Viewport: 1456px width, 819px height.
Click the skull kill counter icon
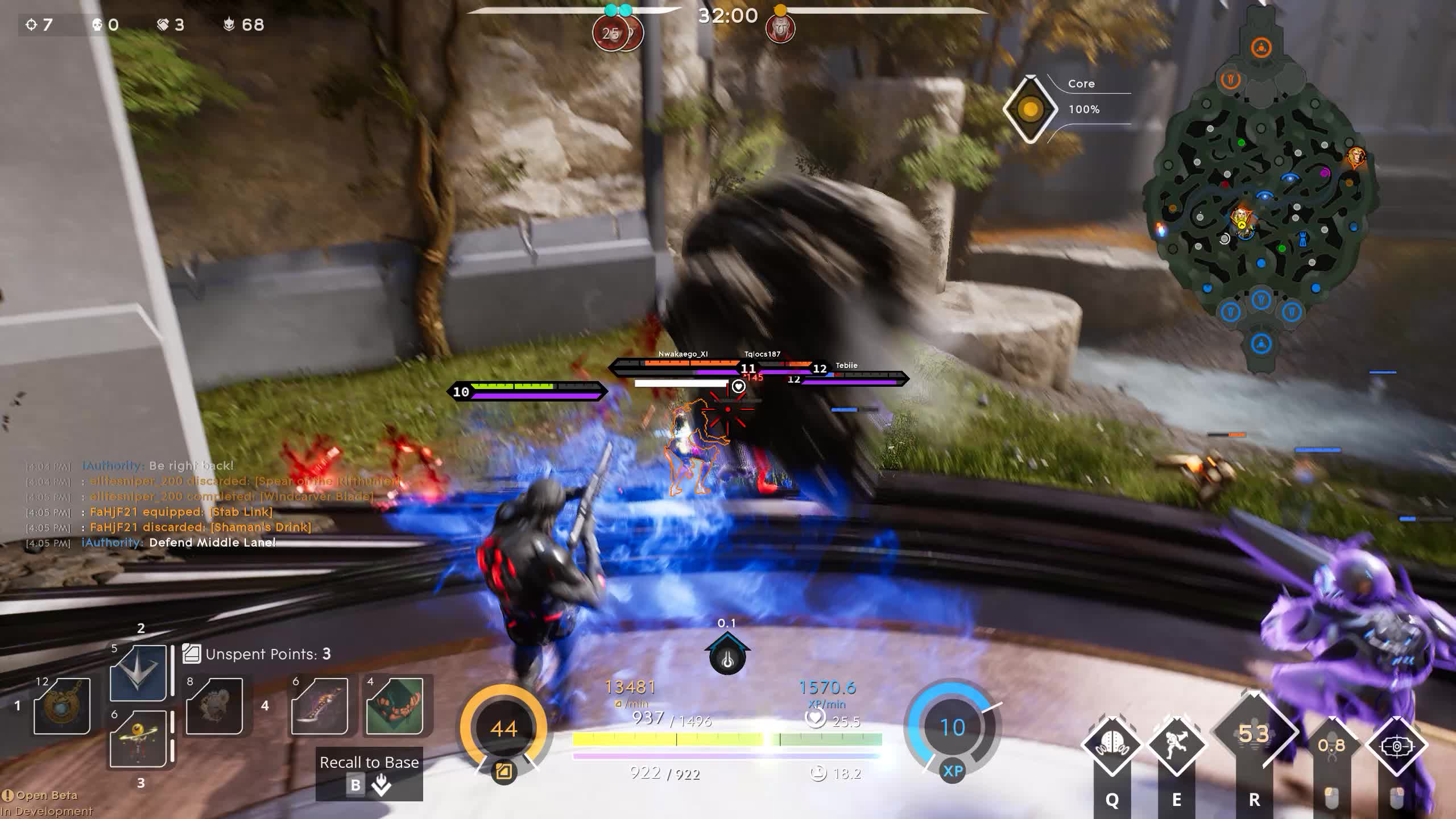(97, 24)
